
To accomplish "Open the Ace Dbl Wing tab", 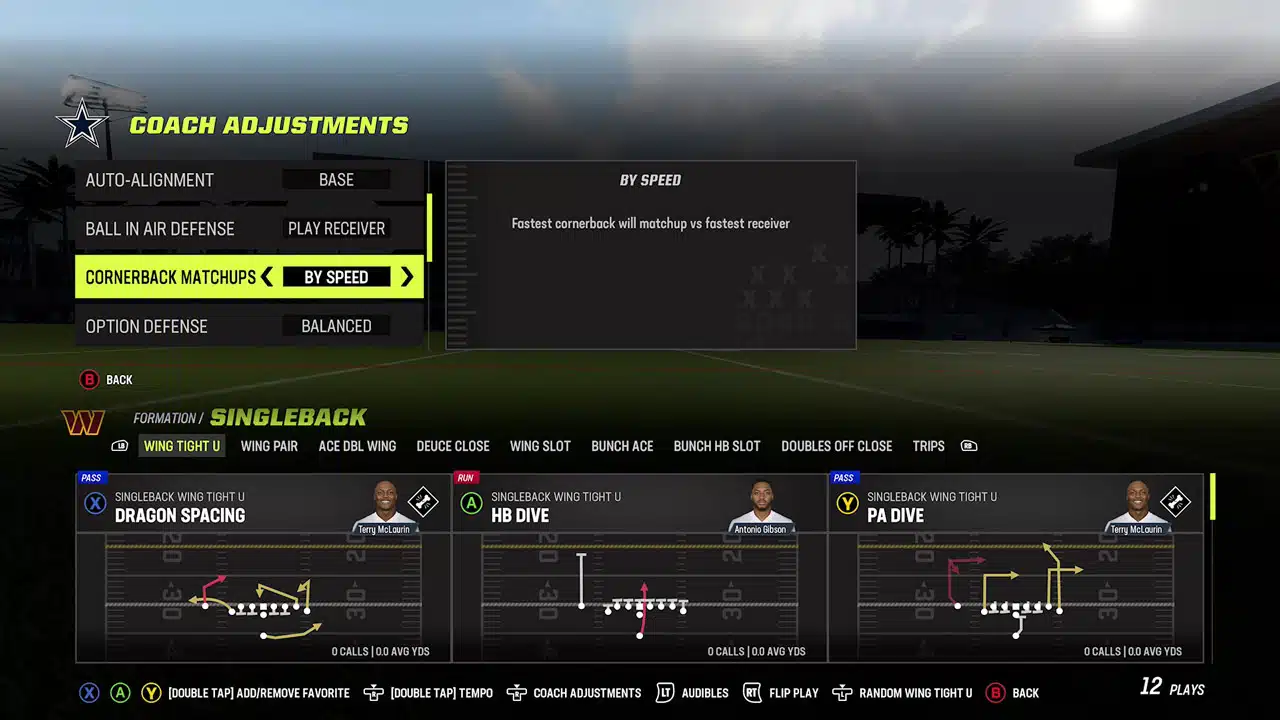I will [357, 446].
